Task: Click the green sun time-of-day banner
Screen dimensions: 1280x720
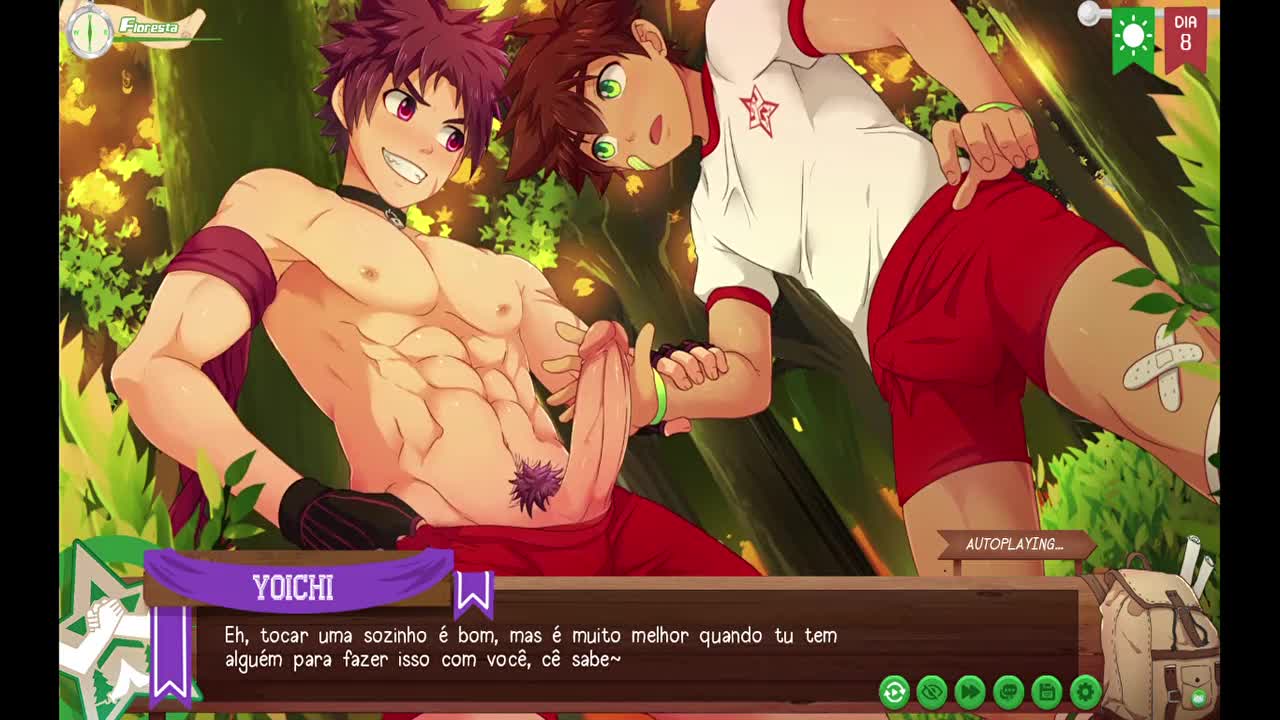Action: coord(1133,38)
